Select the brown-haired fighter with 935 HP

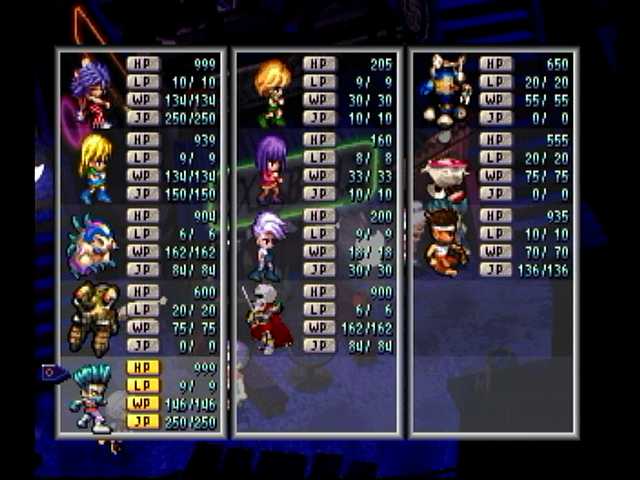click(445, 241)
